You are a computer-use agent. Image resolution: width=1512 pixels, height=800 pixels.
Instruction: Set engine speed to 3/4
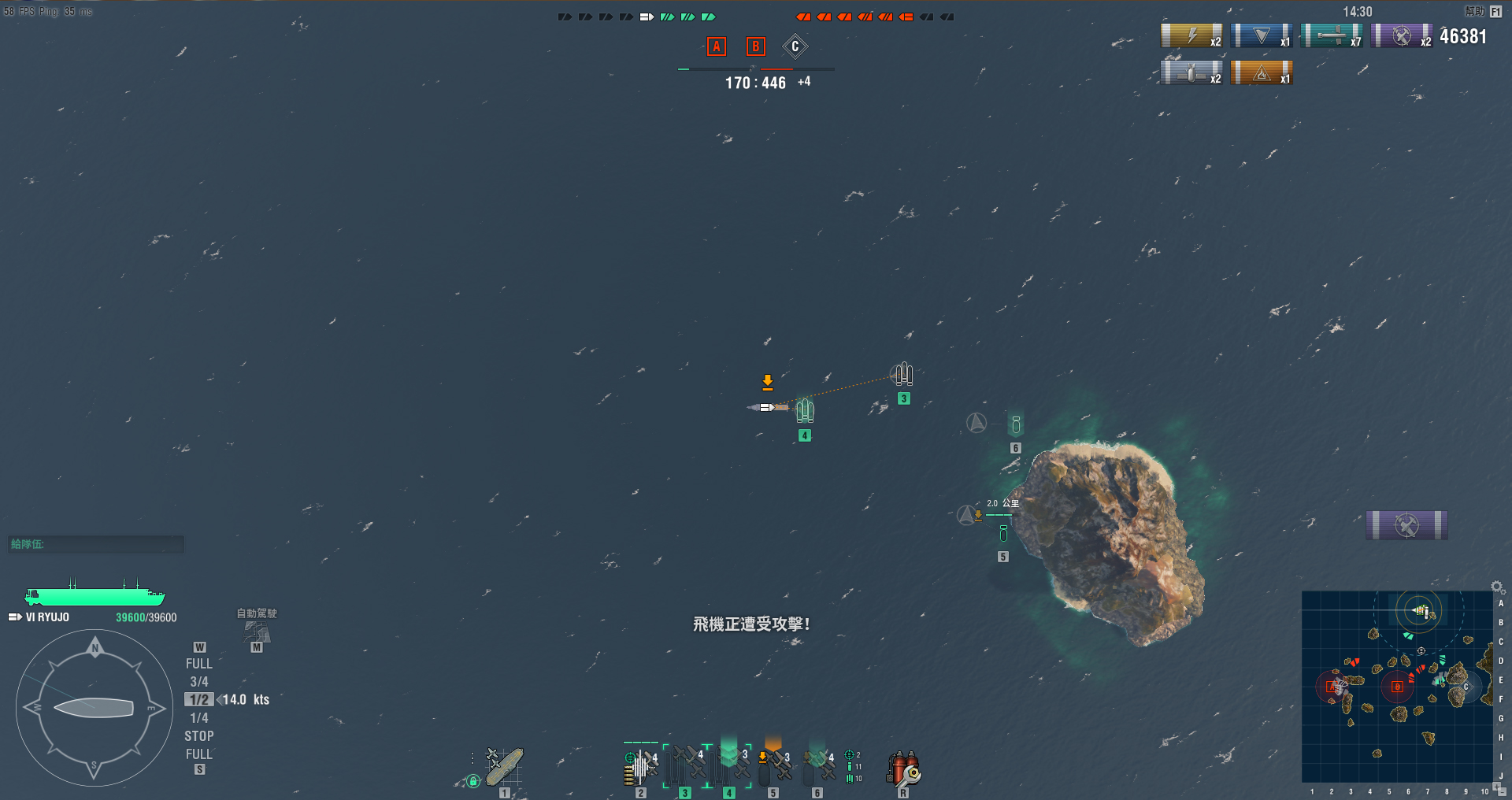click(x=199, y=682)
